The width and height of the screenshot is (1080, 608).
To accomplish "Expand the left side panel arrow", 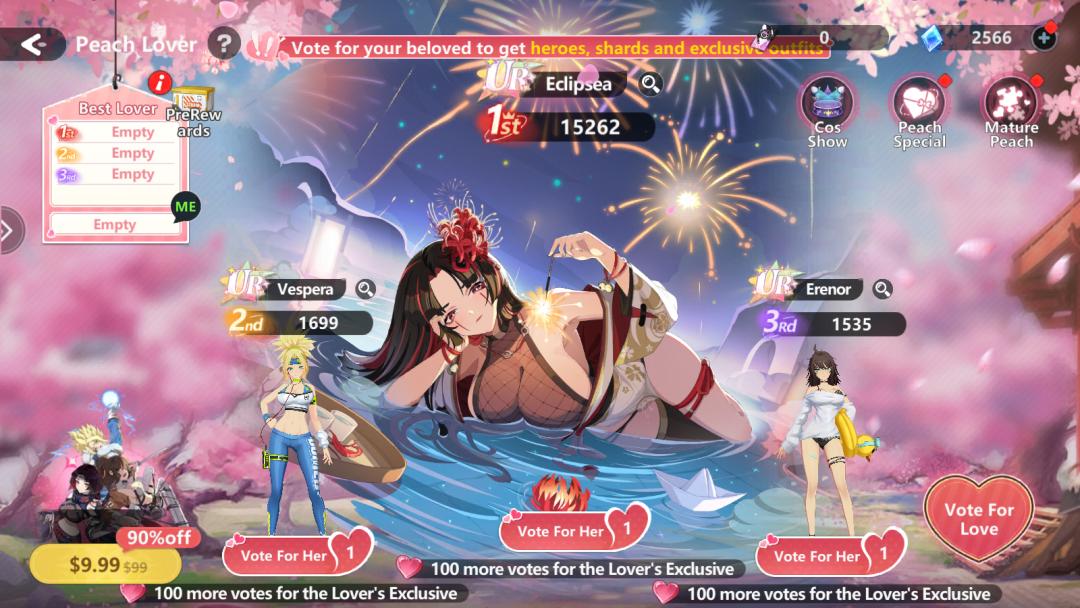I will click(x=8, y=231).
